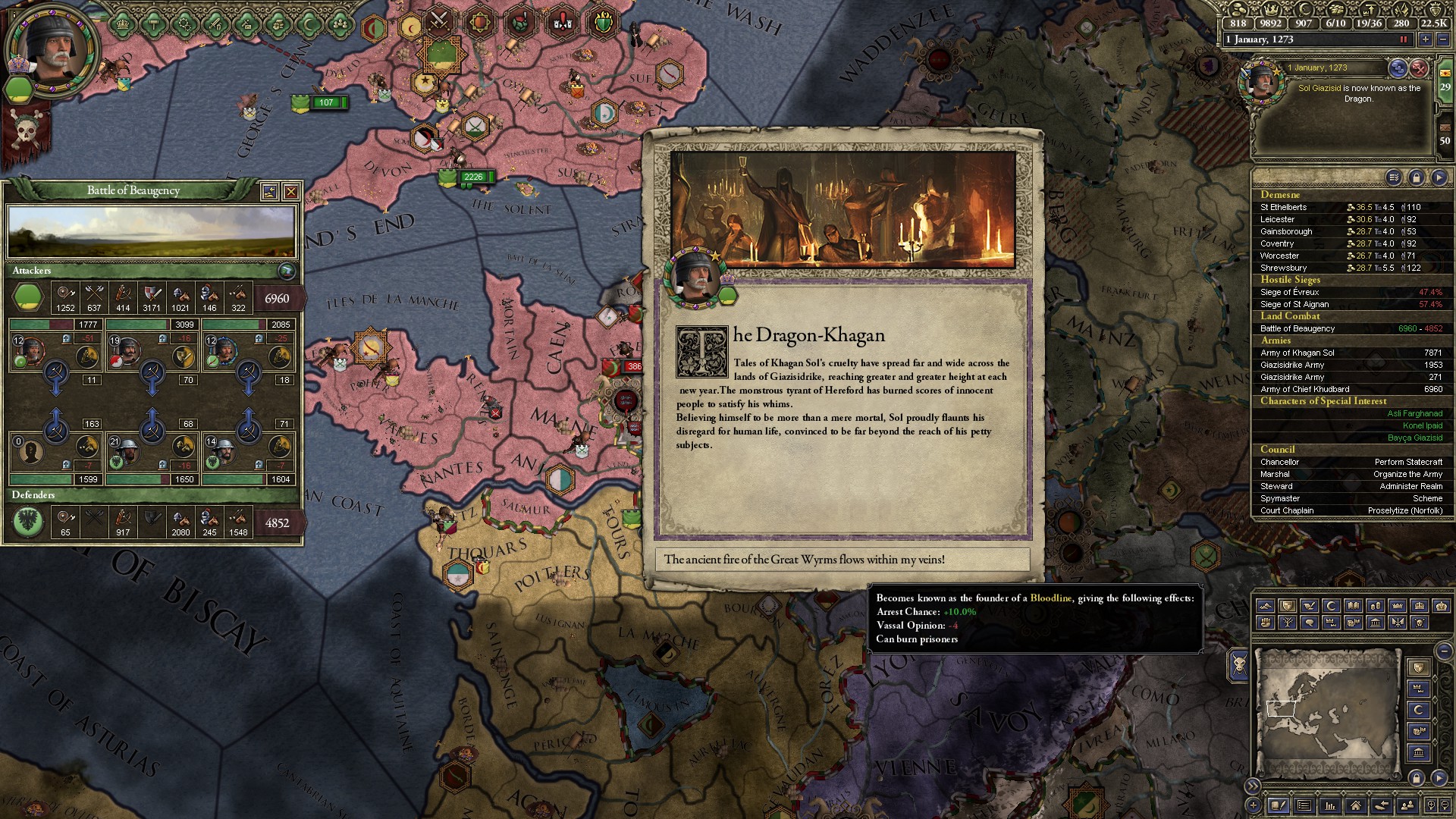This screenshot has height=819, width=1456.
Task: Open the ledger bar-chart button
Action: [x=1329, y=805]
